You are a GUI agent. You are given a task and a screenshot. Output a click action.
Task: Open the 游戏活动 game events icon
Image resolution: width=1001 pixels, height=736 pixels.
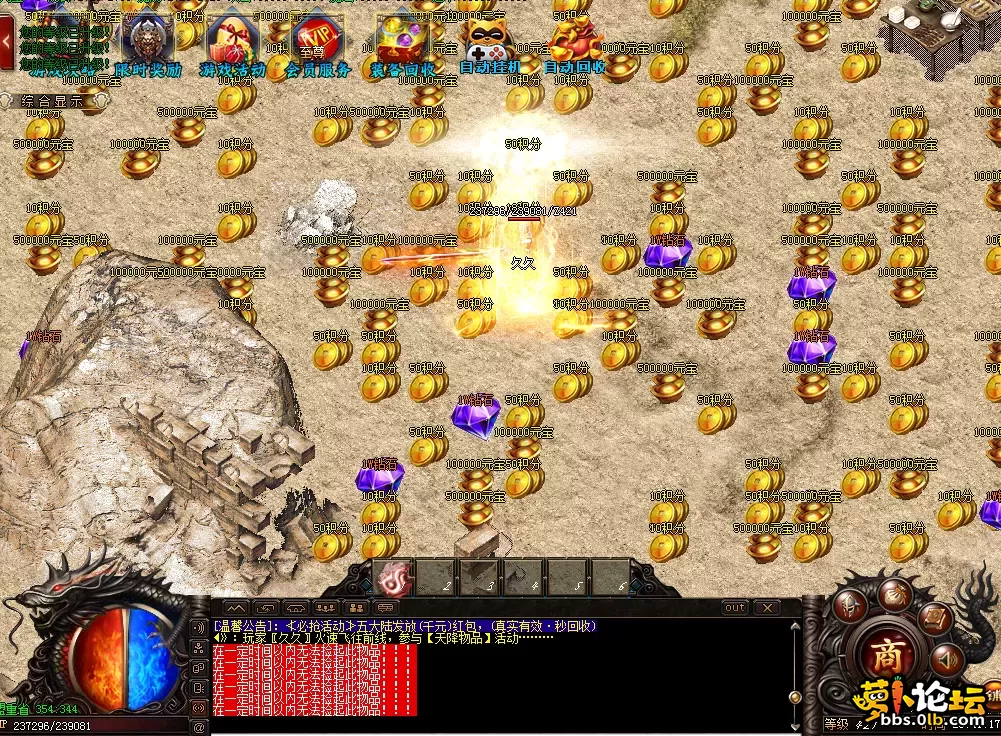pyautogui.click(x=233, y=45)
